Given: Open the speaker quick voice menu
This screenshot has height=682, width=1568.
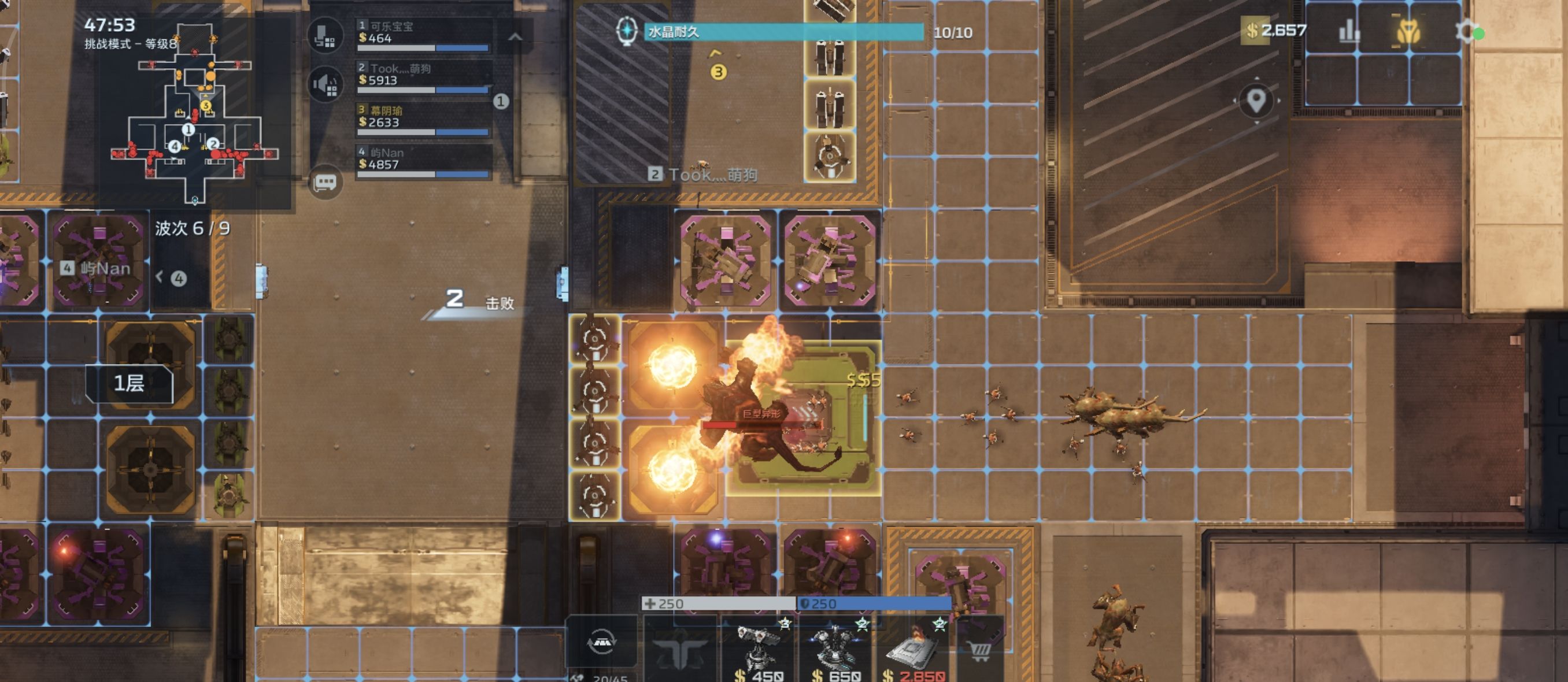Looking at the screenshot, I should 325,84.
